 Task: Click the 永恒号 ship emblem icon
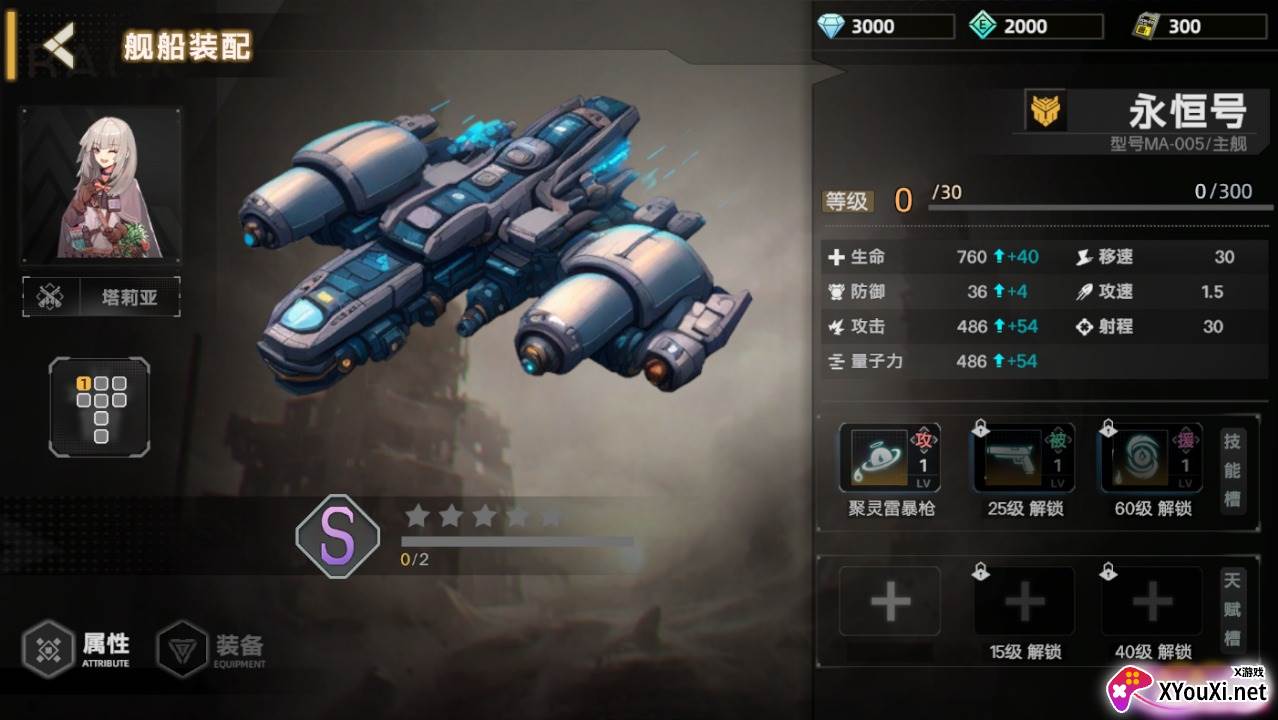(1047, 111)
